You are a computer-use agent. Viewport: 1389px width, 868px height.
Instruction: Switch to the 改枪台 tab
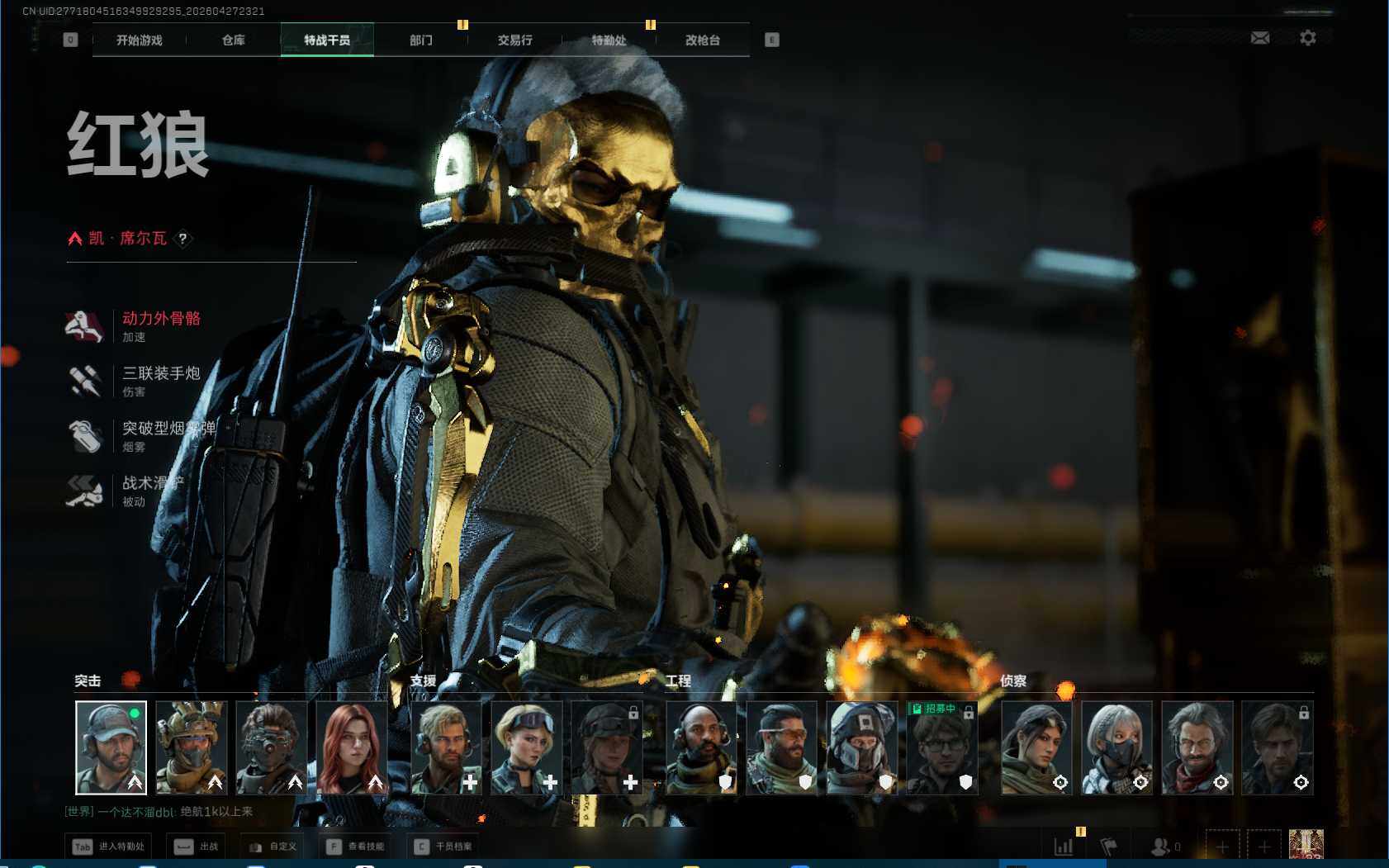coord(702,40)
